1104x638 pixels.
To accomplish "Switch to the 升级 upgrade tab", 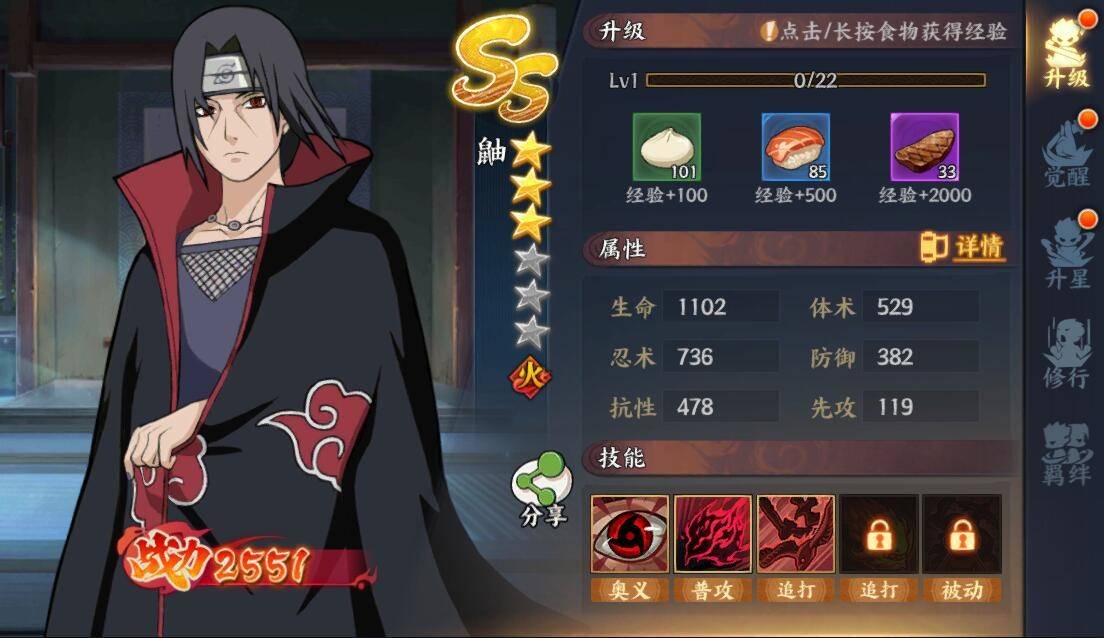I will pyautogui.click(x=1065, y=55).
